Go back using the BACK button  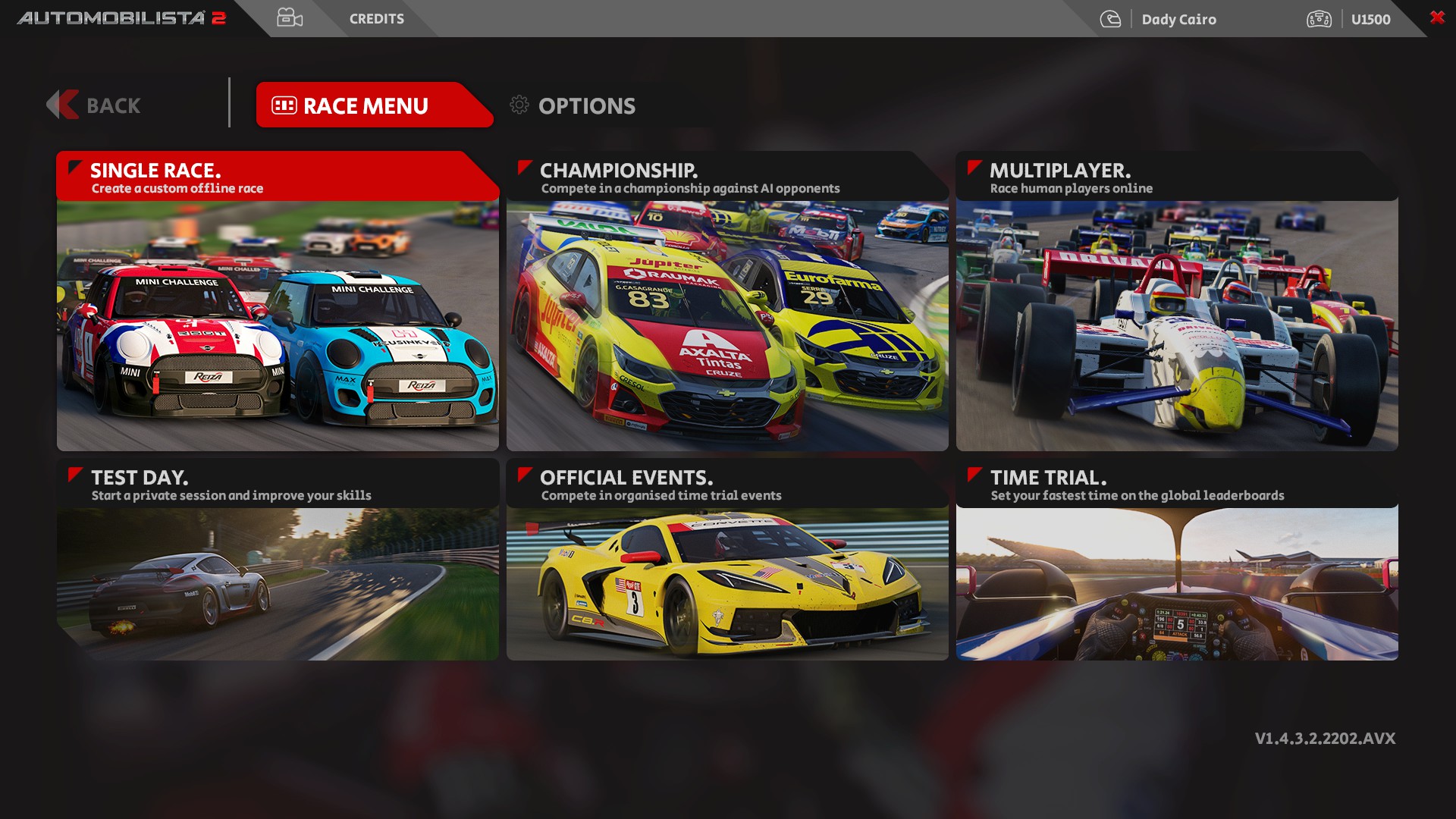(x=95, y=105)
